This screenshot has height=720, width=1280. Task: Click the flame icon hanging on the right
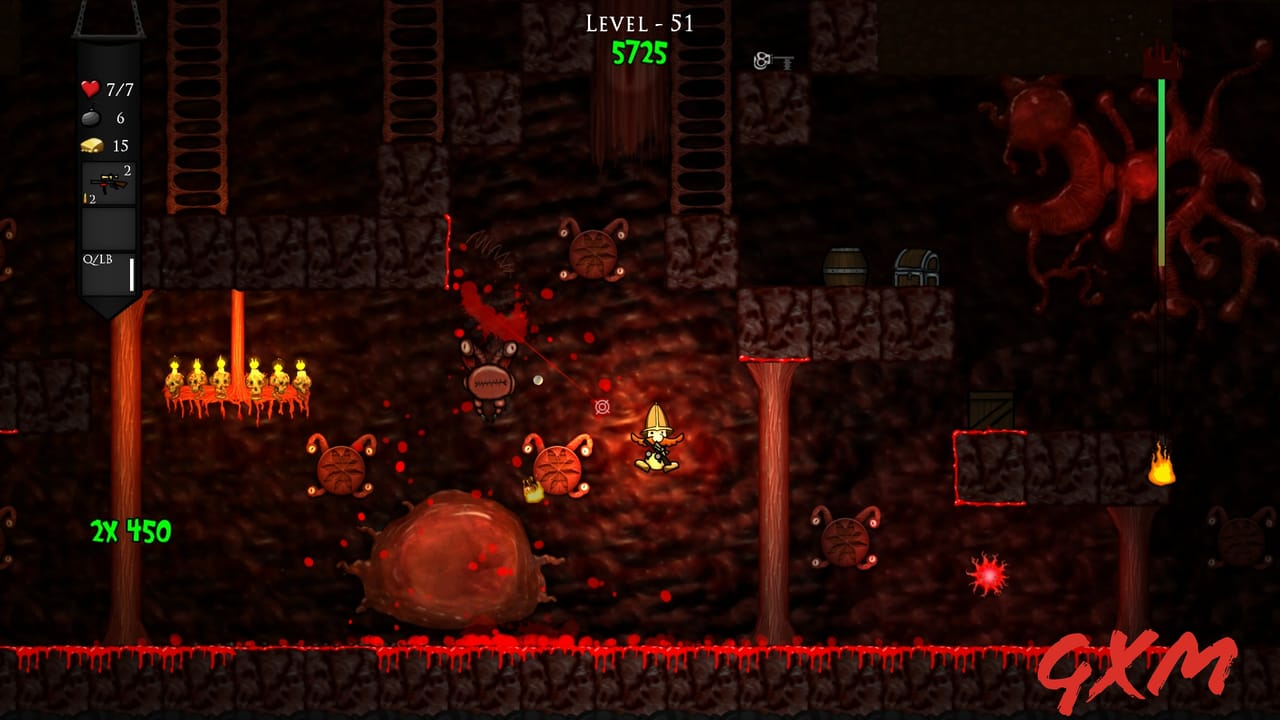click(x=1162, y=466)
